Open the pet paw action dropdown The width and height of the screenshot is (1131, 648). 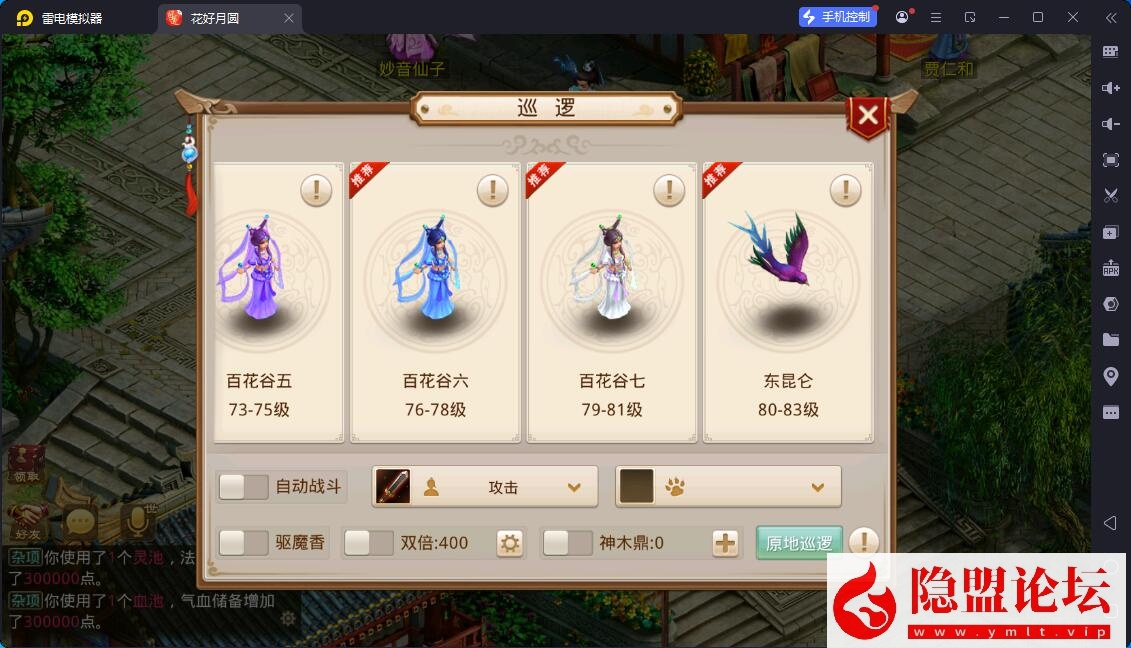(x=728, y=487)
